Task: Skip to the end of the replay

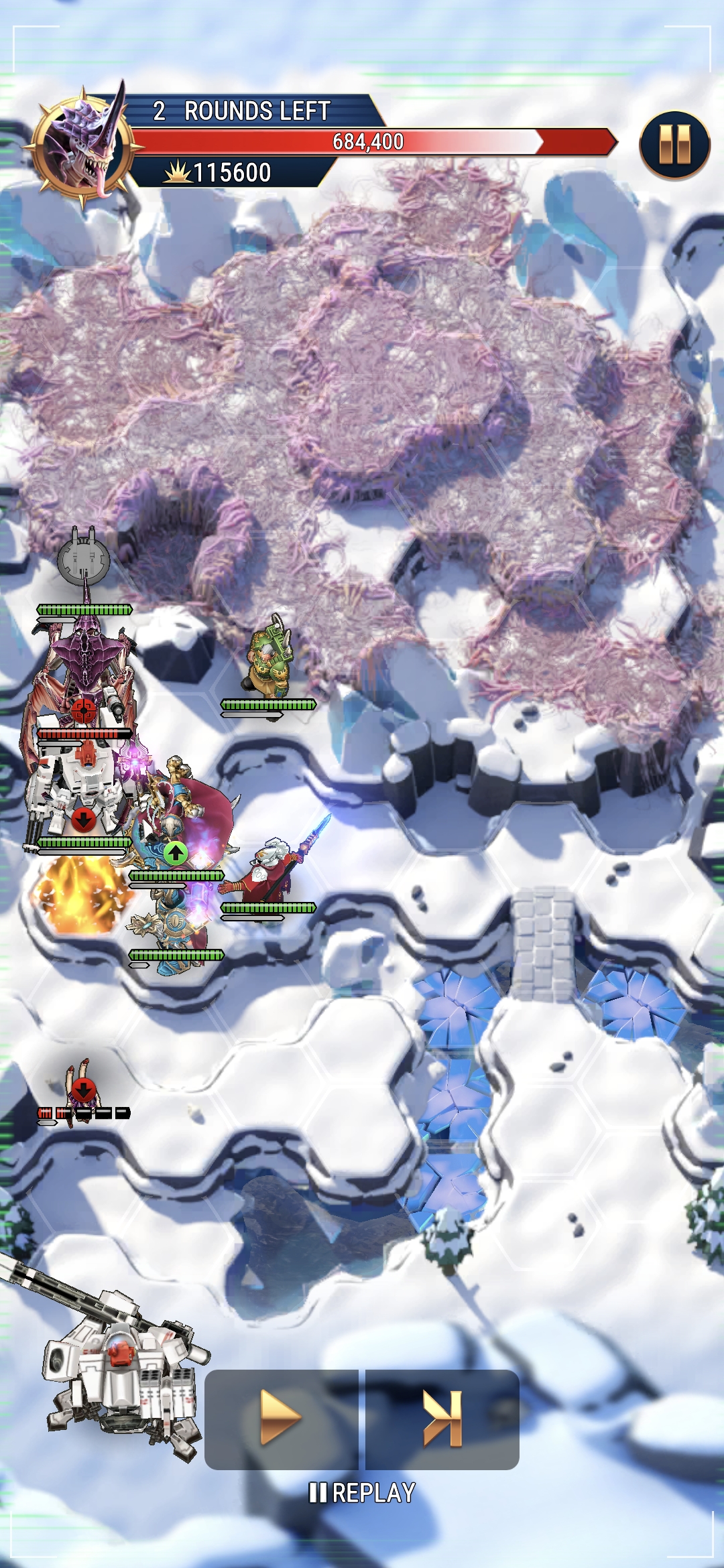Action: [x=442, y=1417]
